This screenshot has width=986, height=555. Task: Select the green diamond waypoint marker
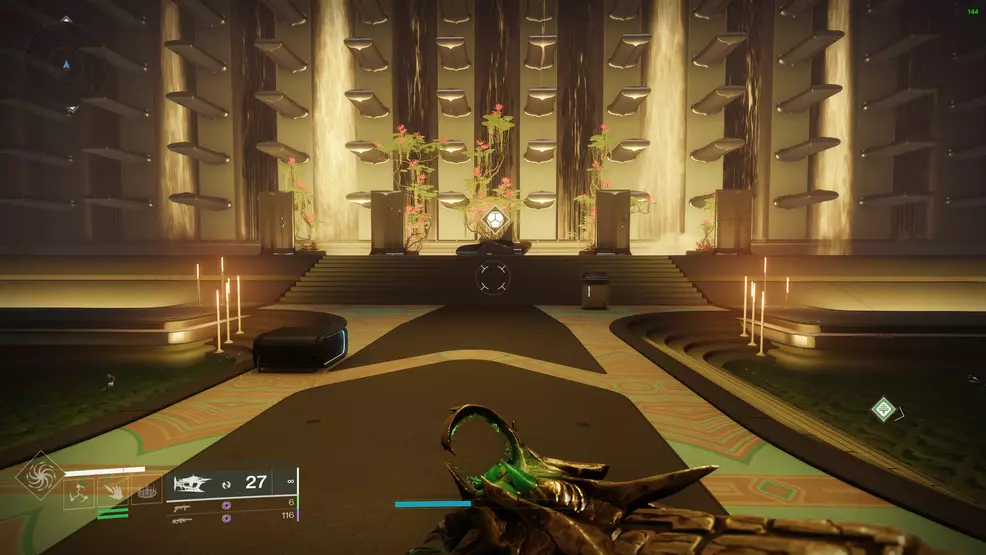pyautogui.click(x=882, y=408)
